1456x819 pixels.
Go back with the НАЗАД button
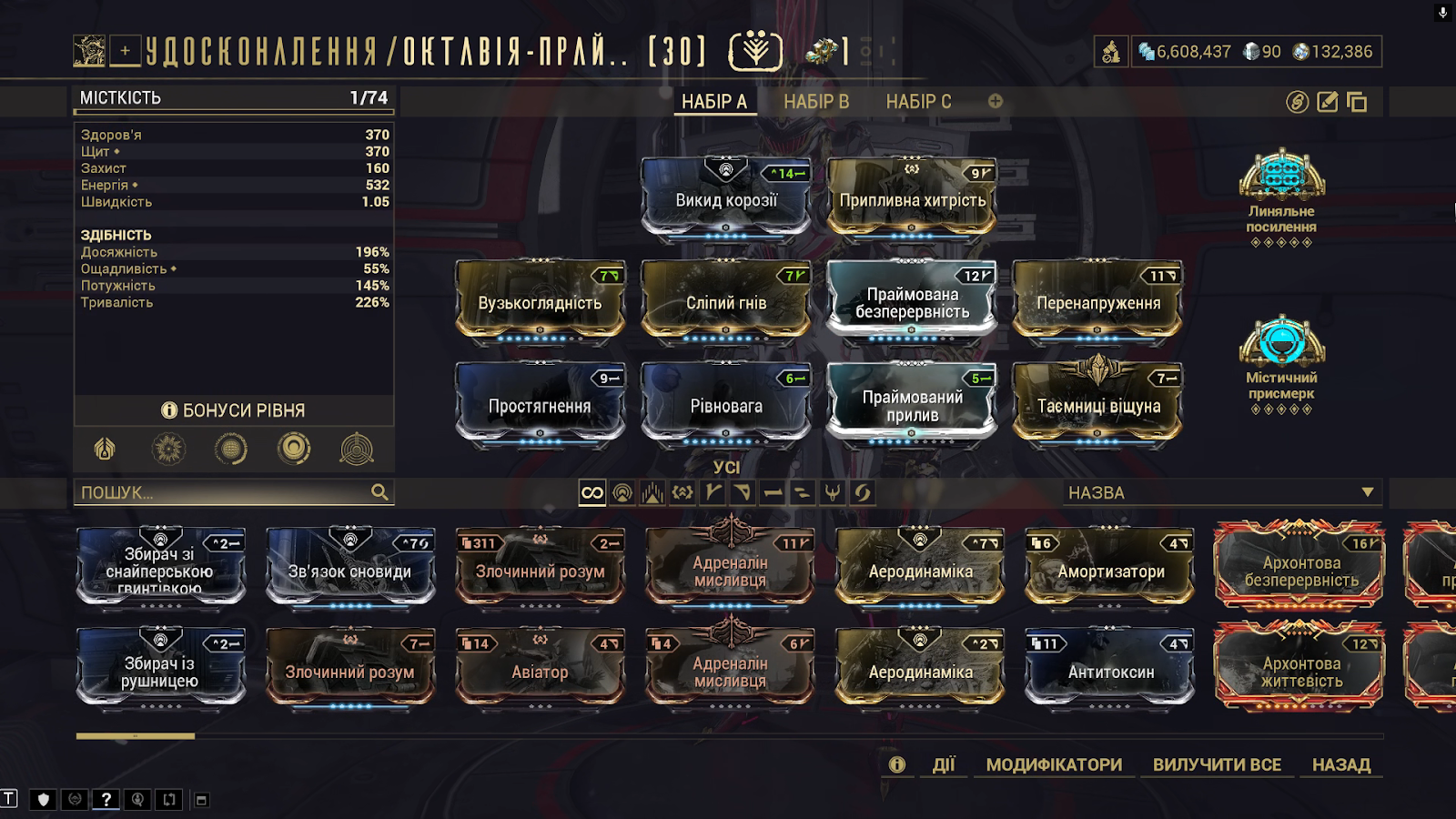[x=1341, y=764]
